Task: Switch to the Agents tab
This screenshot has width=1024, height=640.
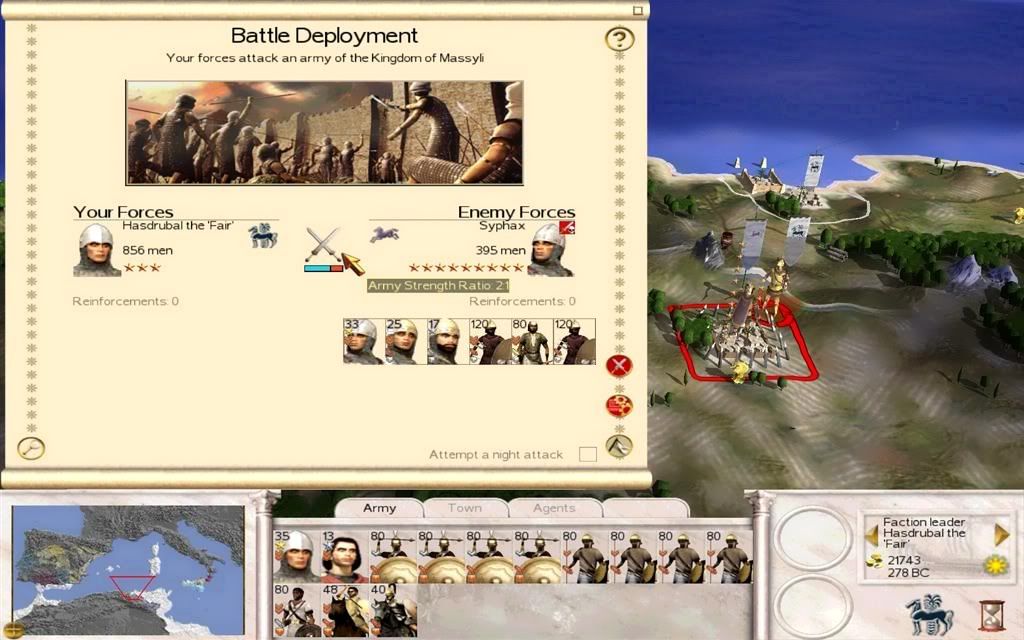Action: [553, 508]
